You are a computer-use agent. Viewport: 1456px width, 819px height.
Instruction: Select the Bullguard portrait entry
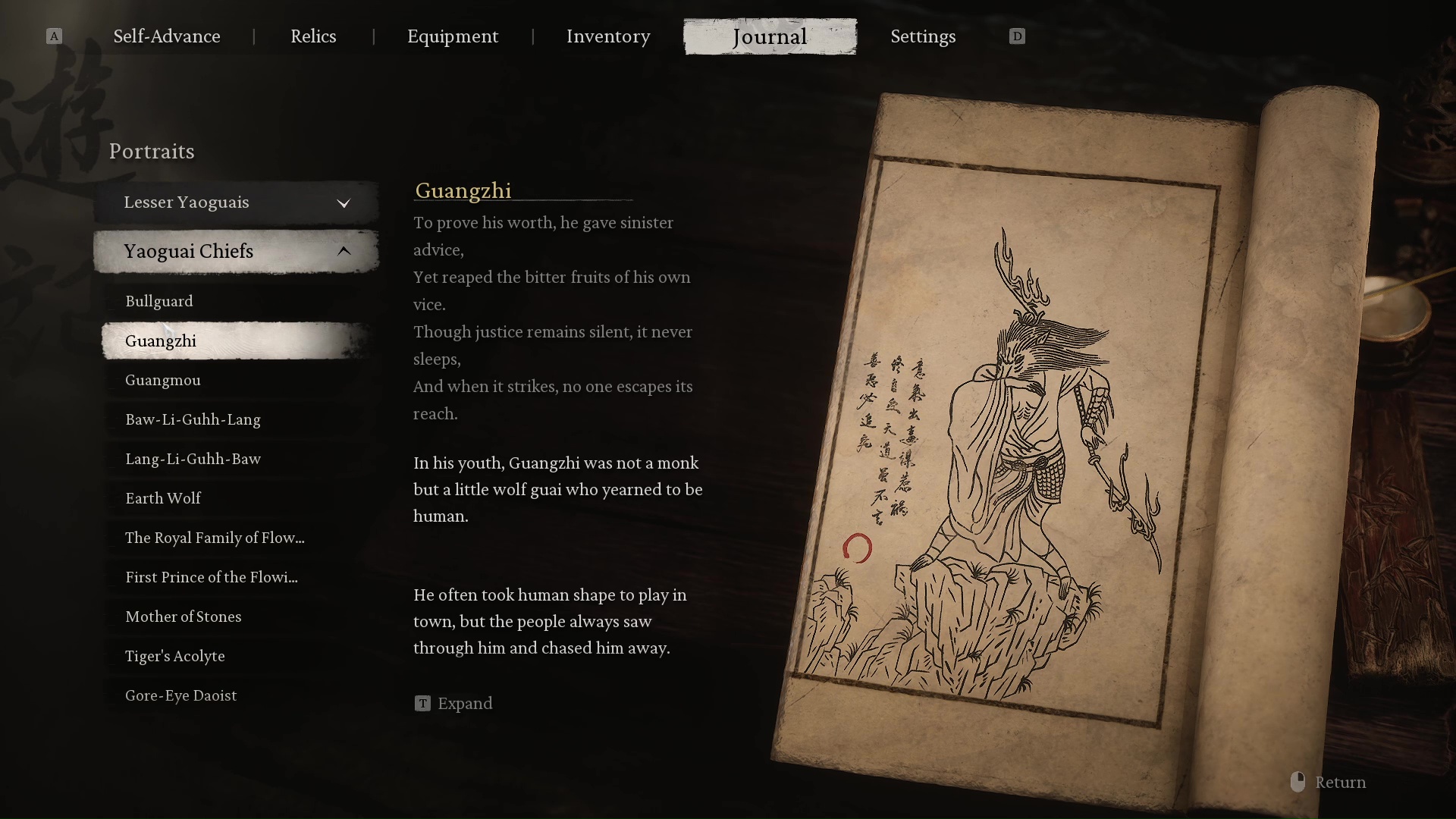point(159,301)
